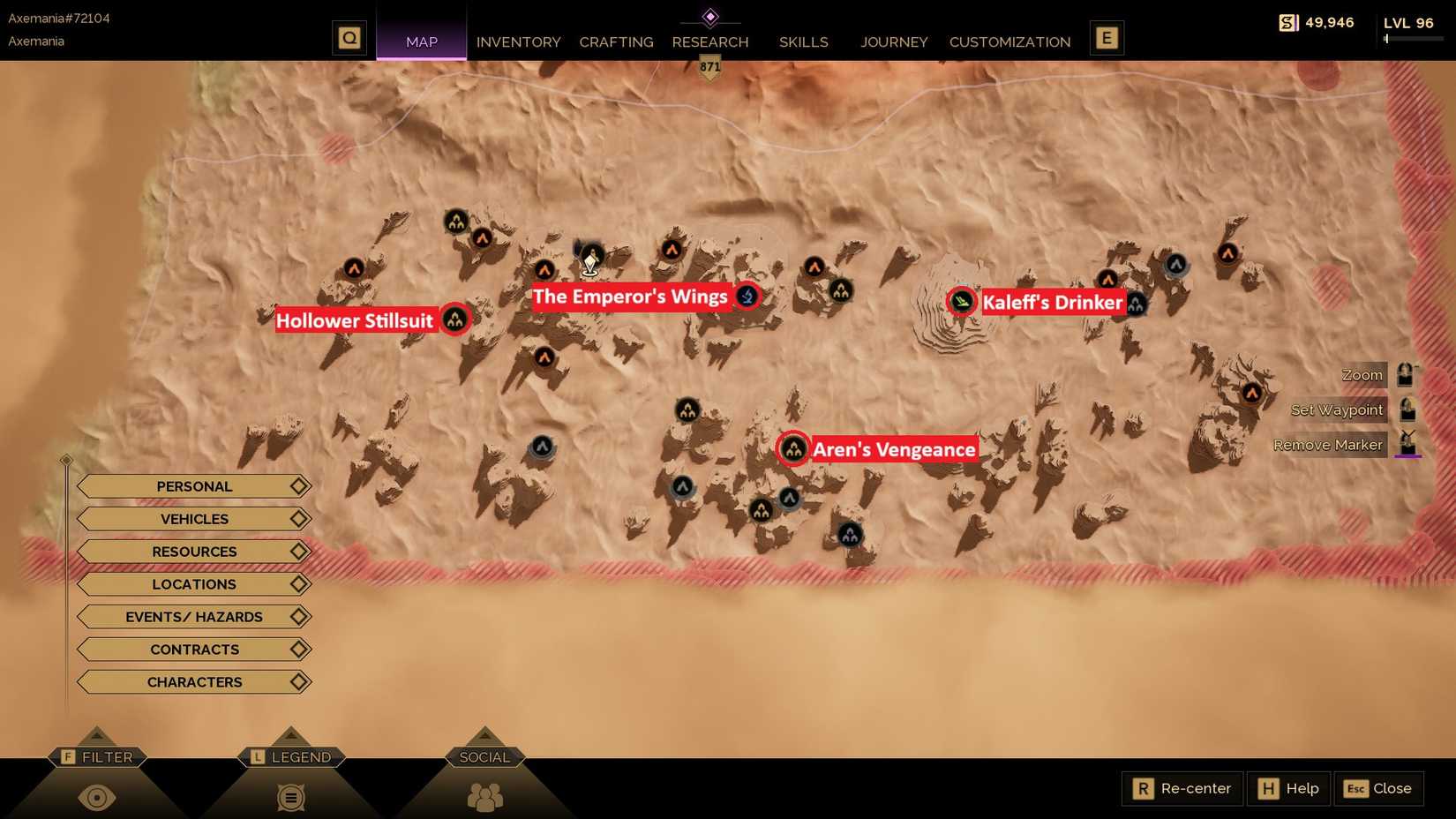Click the white waypoint pin on the map

tap(589, 260)
